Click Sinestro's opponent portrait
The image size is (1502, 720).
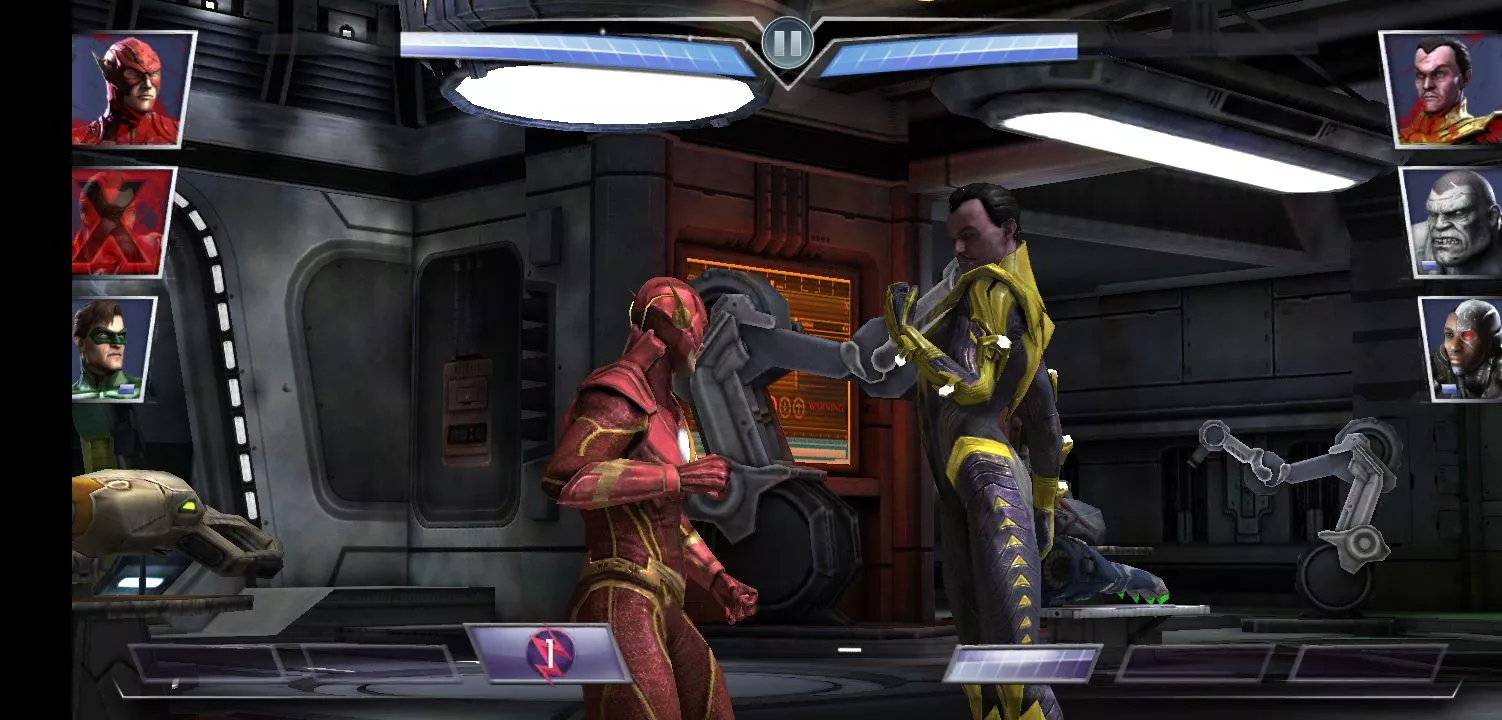pyautogui.click(x=1441, y=89)
